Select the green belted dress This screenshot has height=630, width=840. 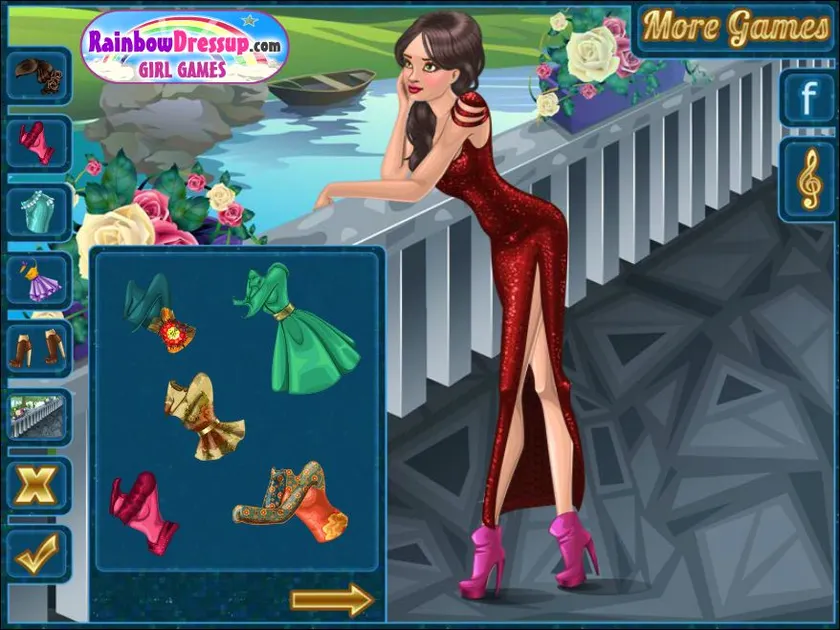coord(299,327)
